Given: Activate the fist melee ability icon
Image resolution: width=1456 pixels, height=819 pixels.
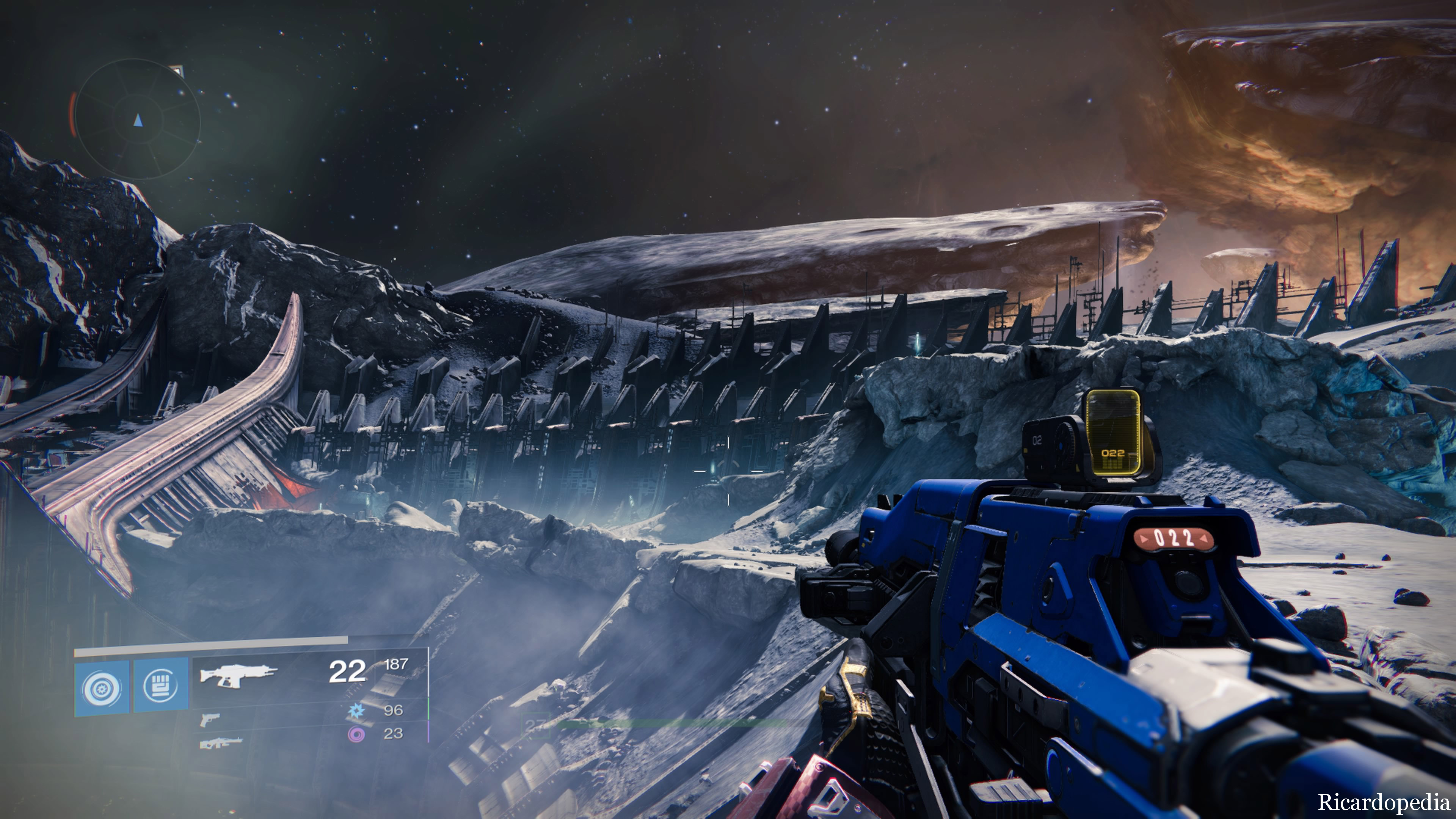Looking at the screenshot, I should point(160,685).
